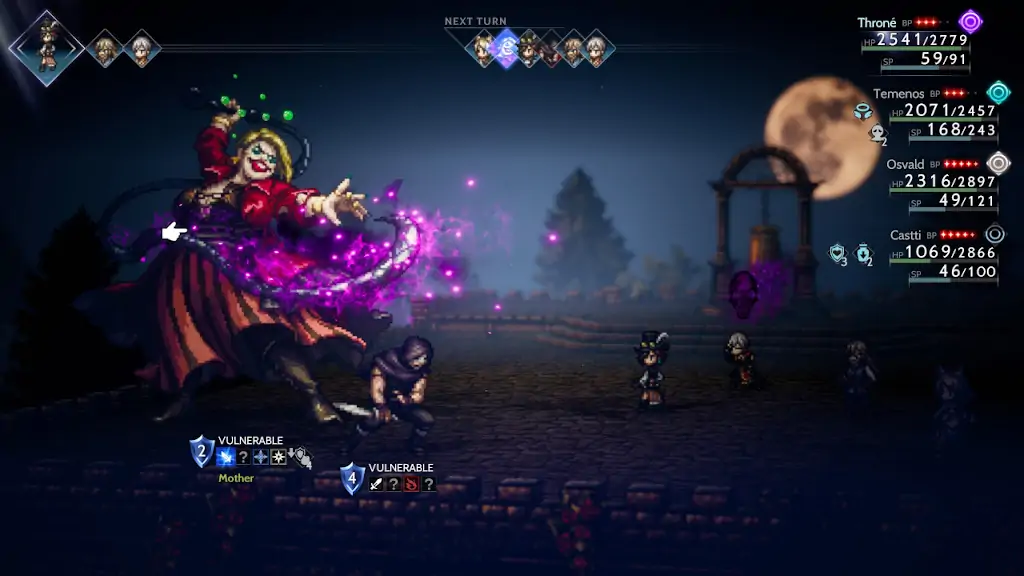
Task: Click Temenos's teal latent power orb
Action: pyautogui.click(x=998, y=93)
